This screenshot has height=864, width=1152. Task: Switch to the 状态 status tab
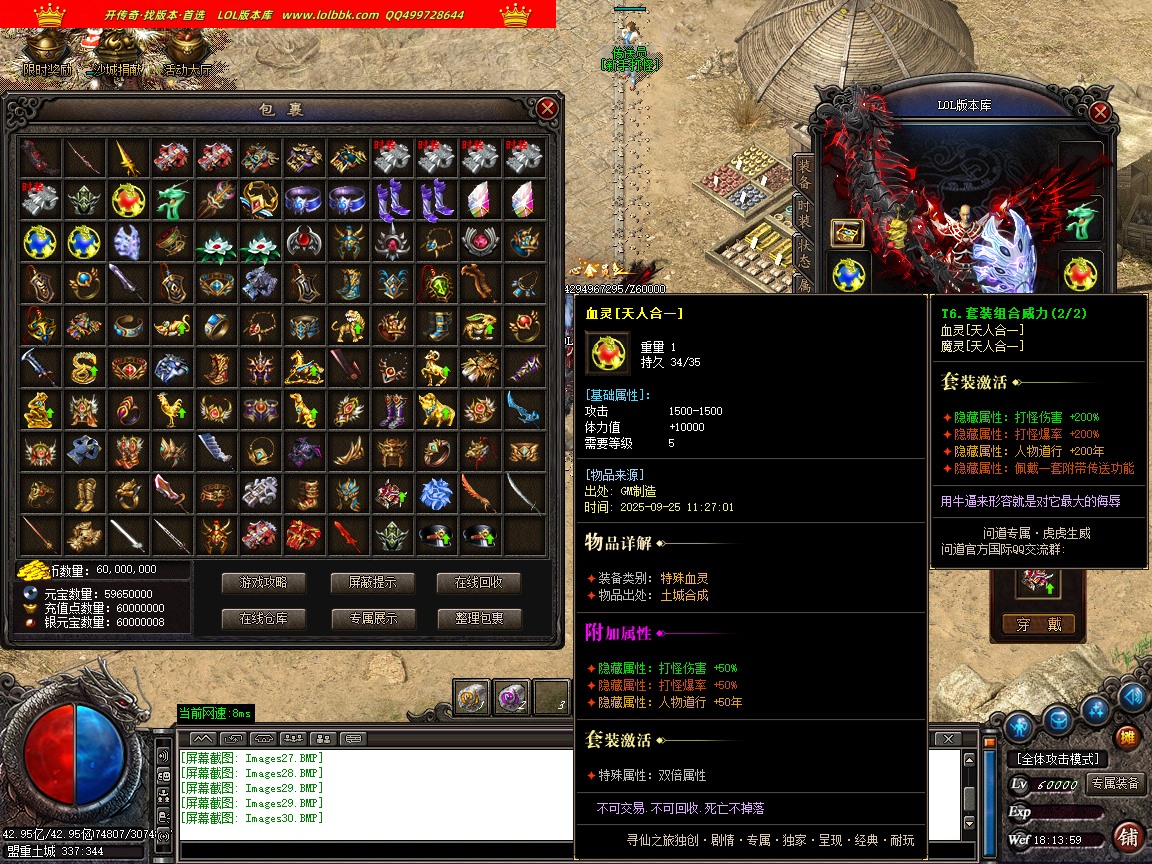pyautogui.click(x=803, y=249)
